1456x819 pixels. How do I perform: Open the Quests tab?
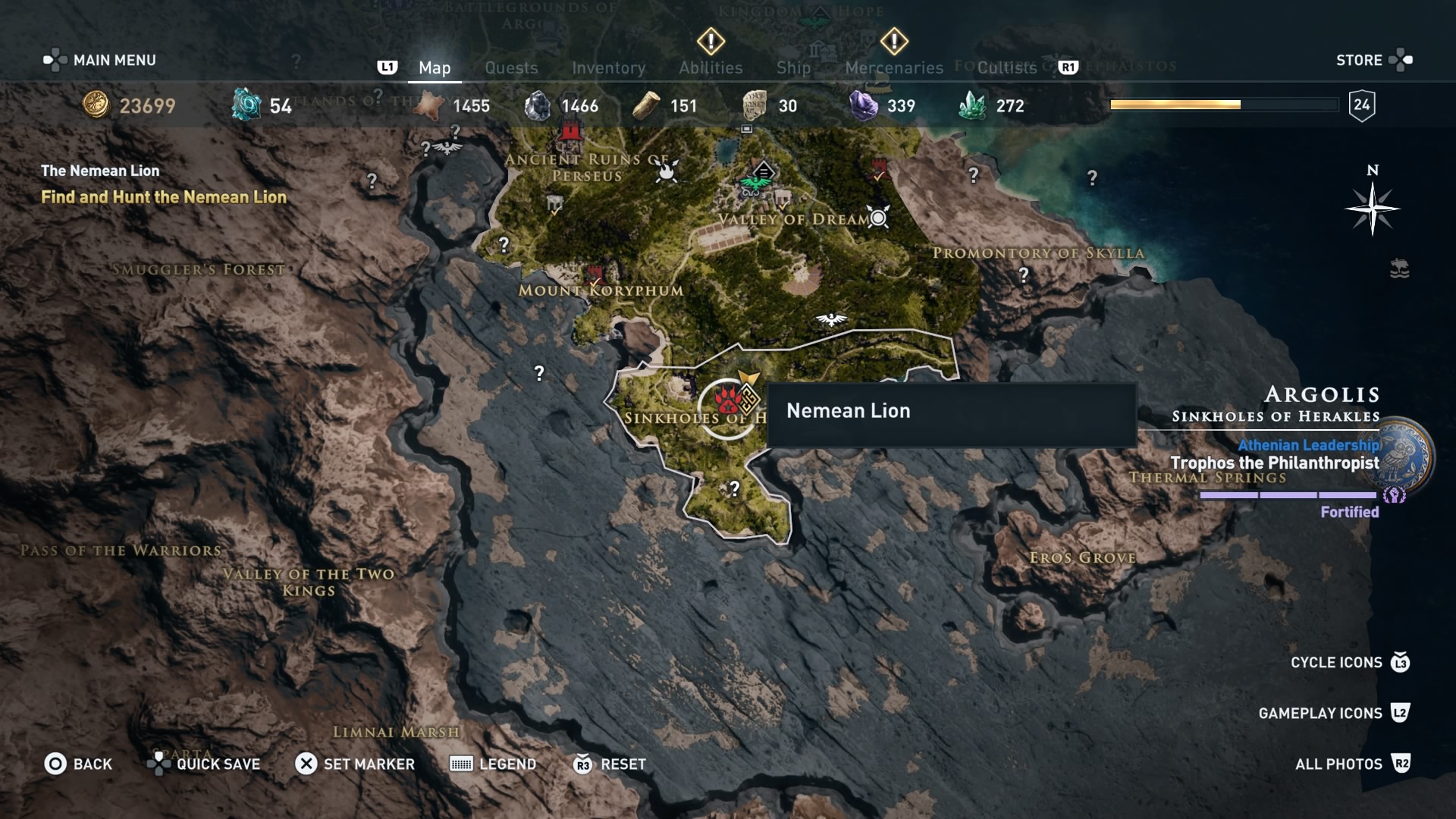coord(512,67)
